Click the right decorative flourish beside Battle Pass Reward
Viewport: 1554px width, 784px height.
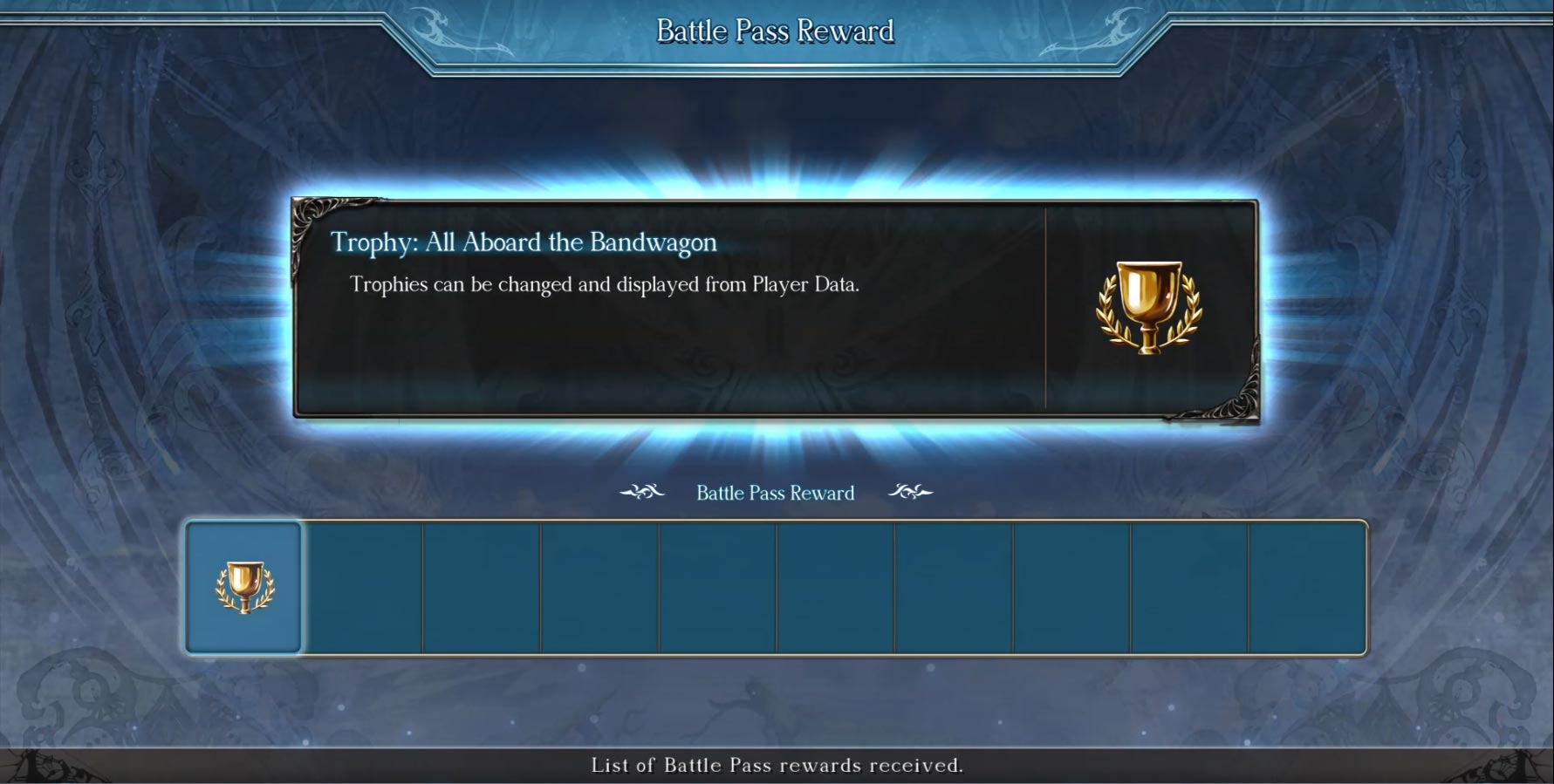912,492
